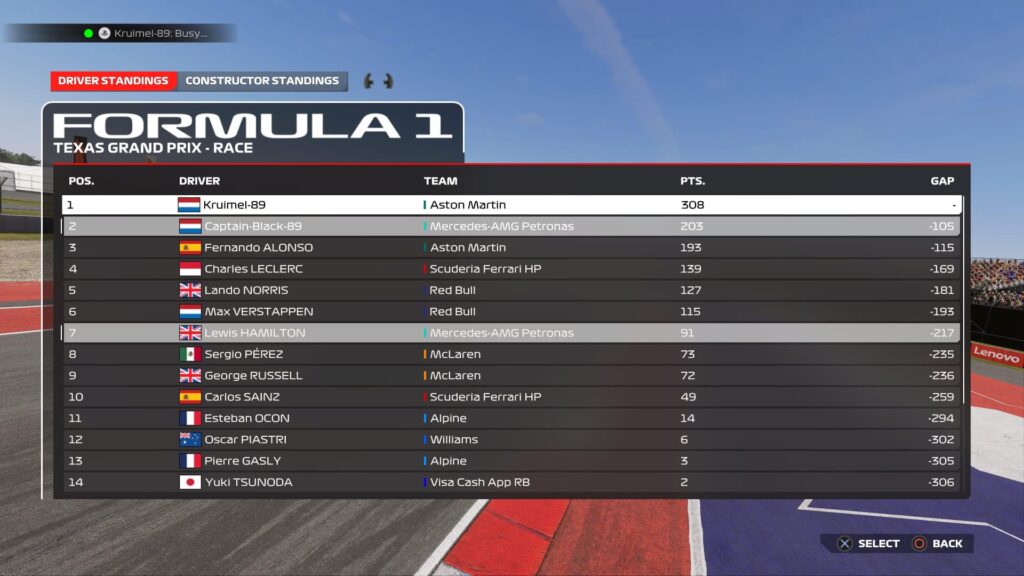Choose Captain-Black-89's row in the standings
Screen dimensions: 1024x576
pos(511,226)
